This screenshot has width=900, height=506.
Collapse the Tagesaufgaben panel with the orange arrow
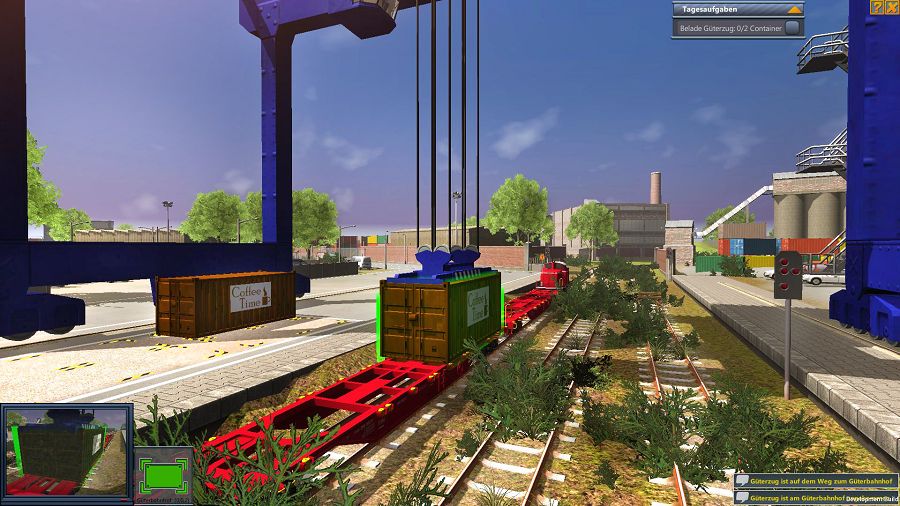[794, 9]
